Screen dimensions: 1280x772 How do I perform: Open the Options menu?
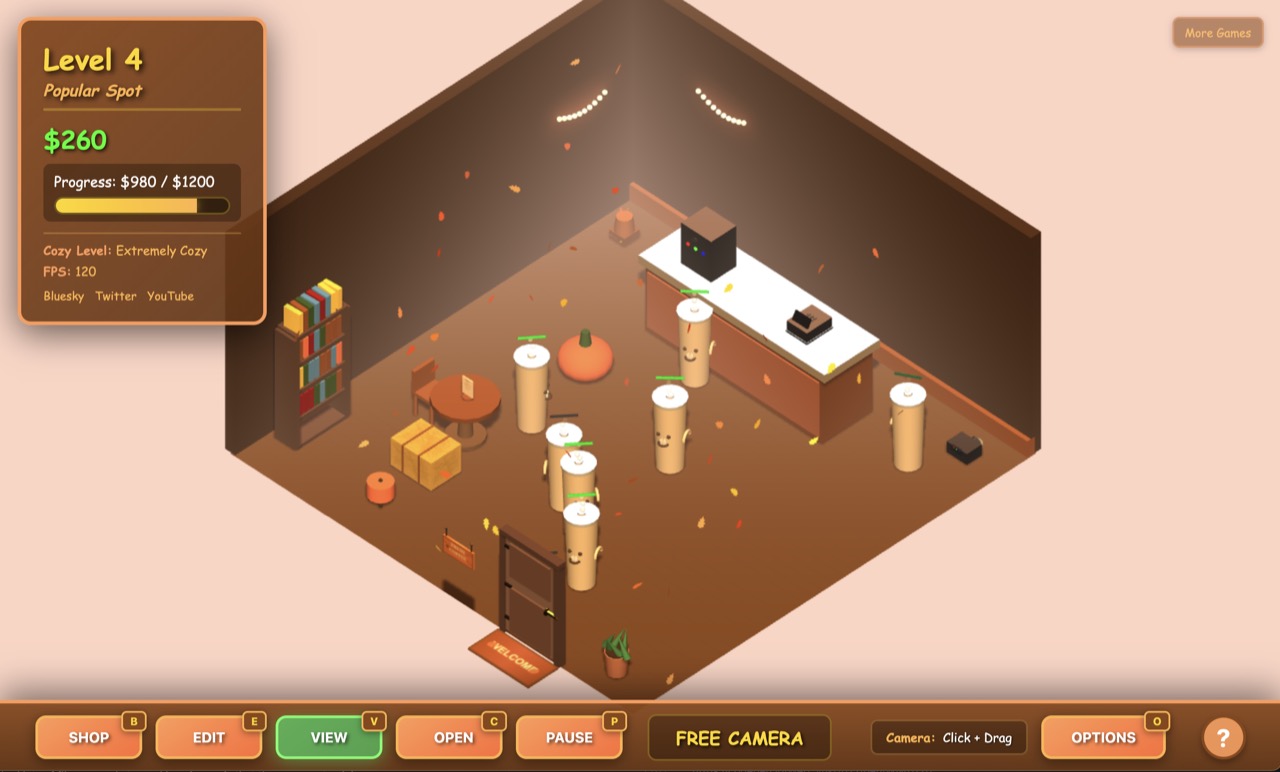[x=1105, y=737]
